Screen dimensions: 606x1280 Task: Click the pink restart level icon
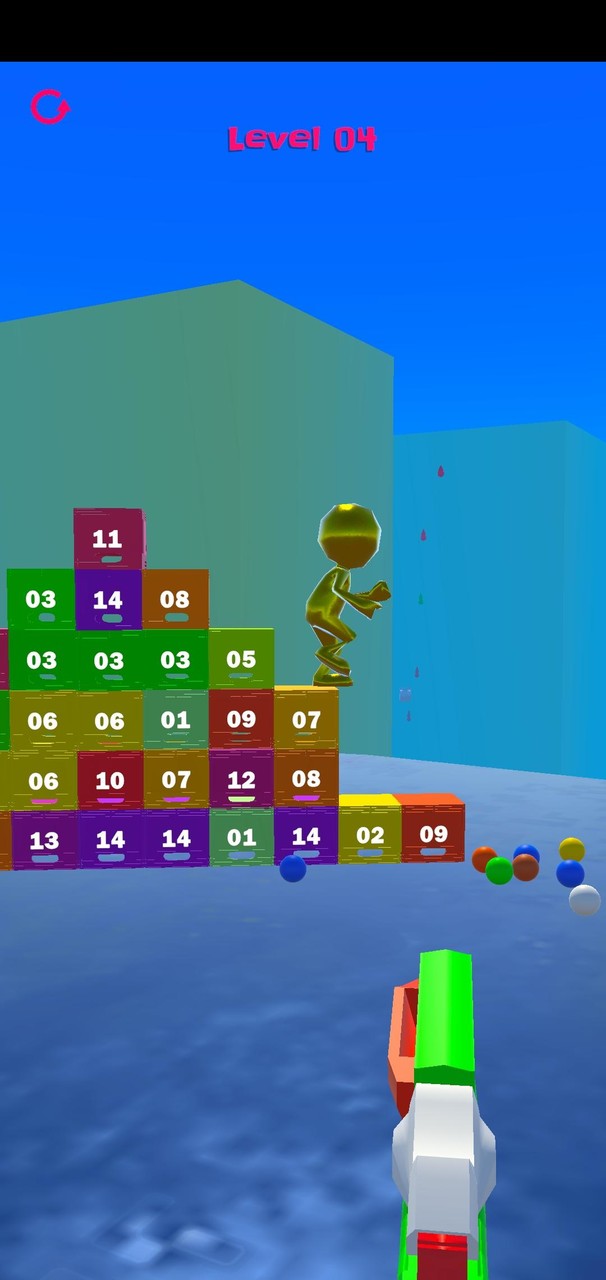pyautogui.click(x=49, y=106)
